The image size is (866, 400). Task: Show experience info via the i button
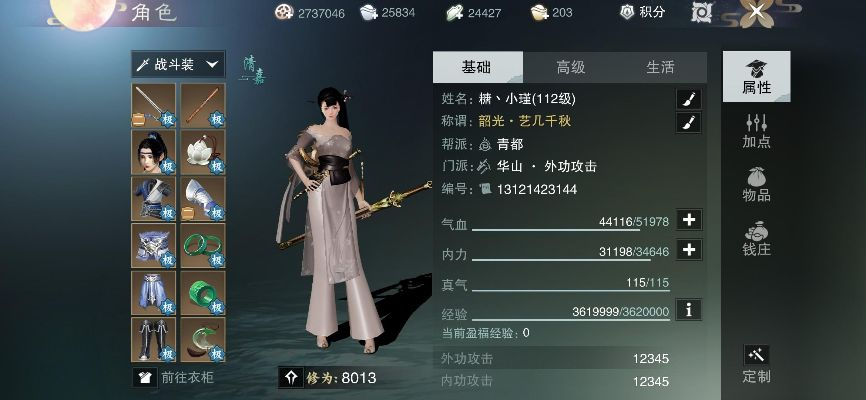coord(688,309)
